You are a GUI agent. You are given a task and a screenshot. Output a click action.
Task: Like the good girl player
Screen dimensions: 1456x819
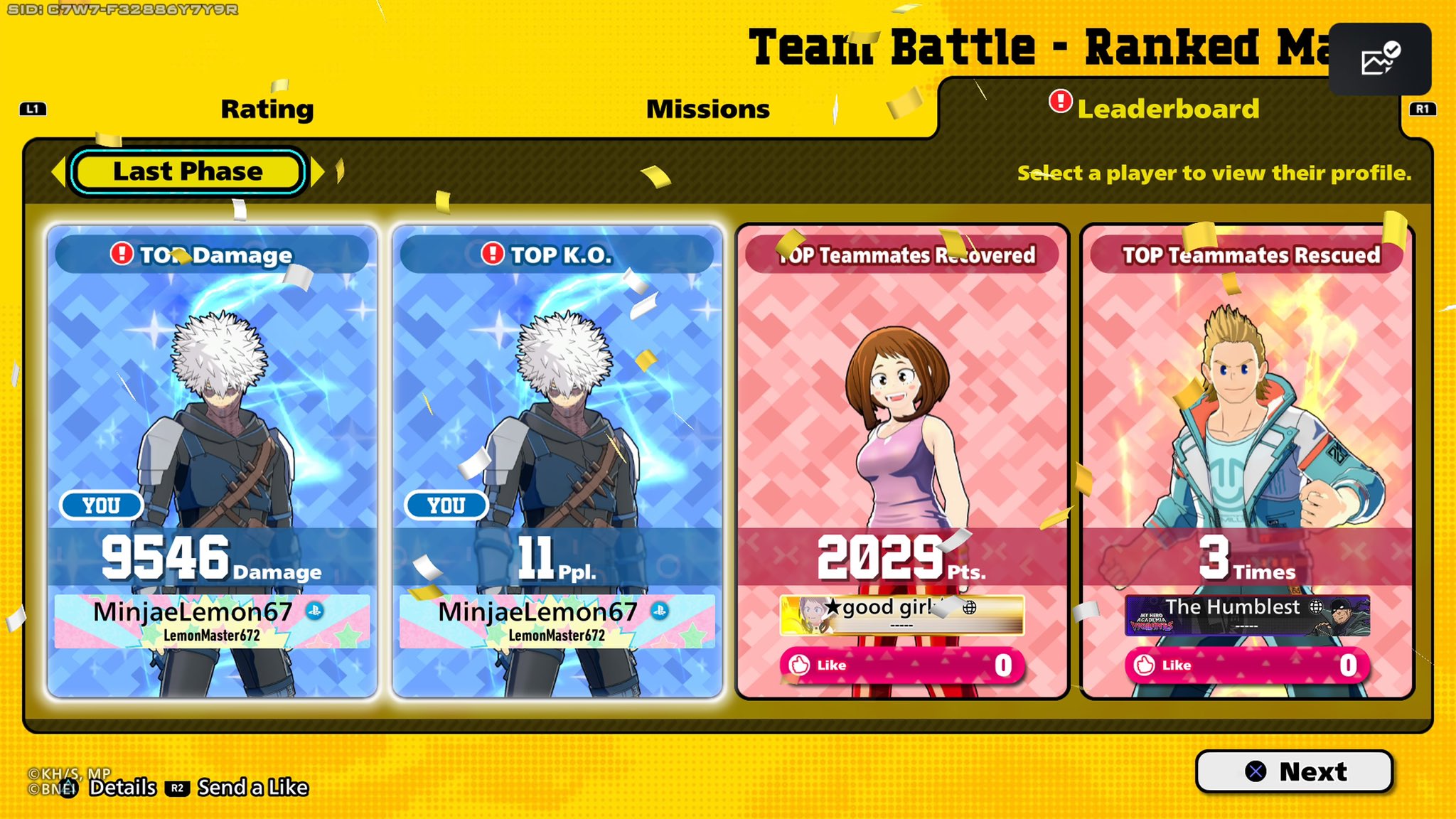pos(901,665)
